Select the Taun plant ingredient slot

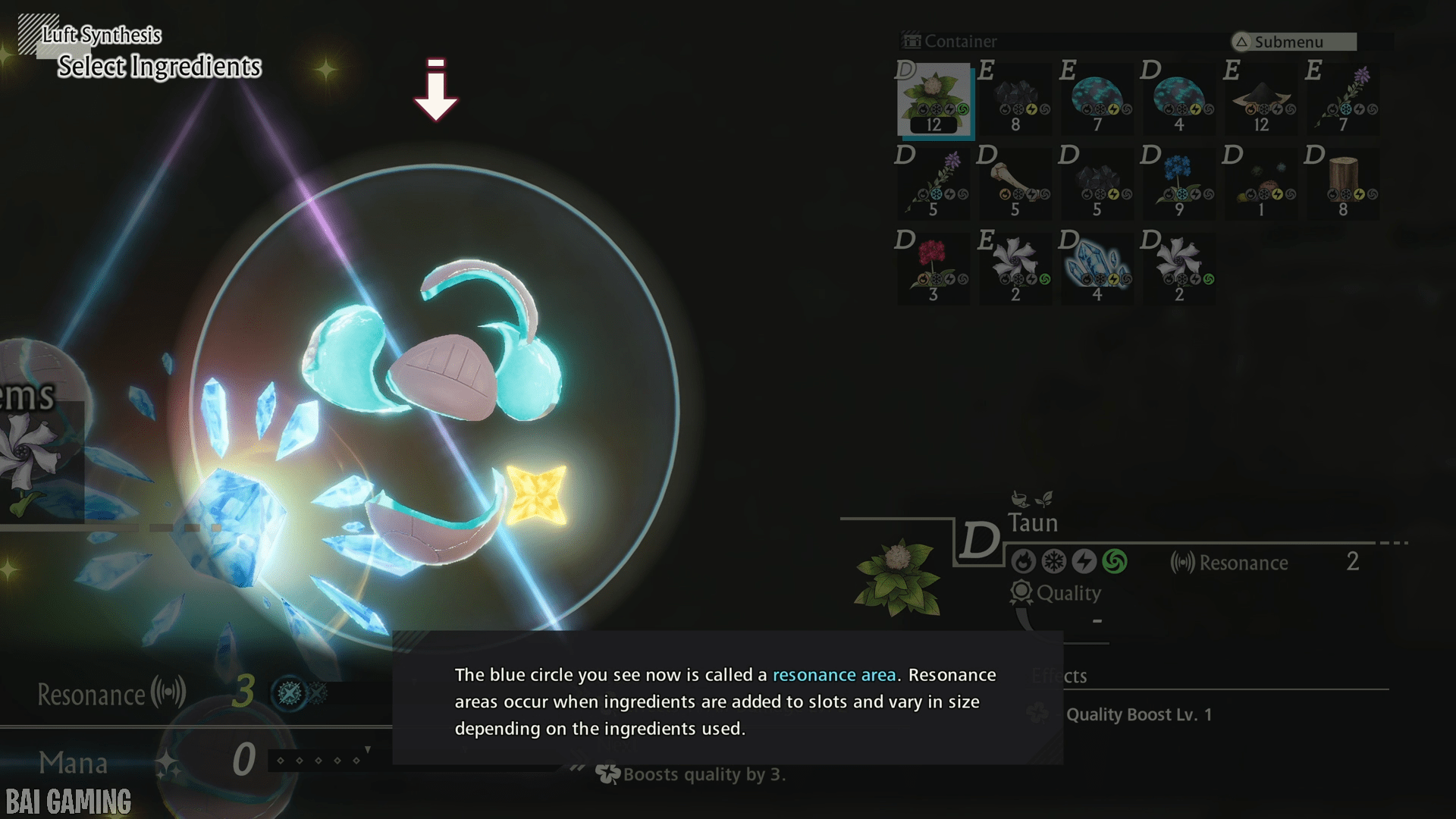click(934, 99)
